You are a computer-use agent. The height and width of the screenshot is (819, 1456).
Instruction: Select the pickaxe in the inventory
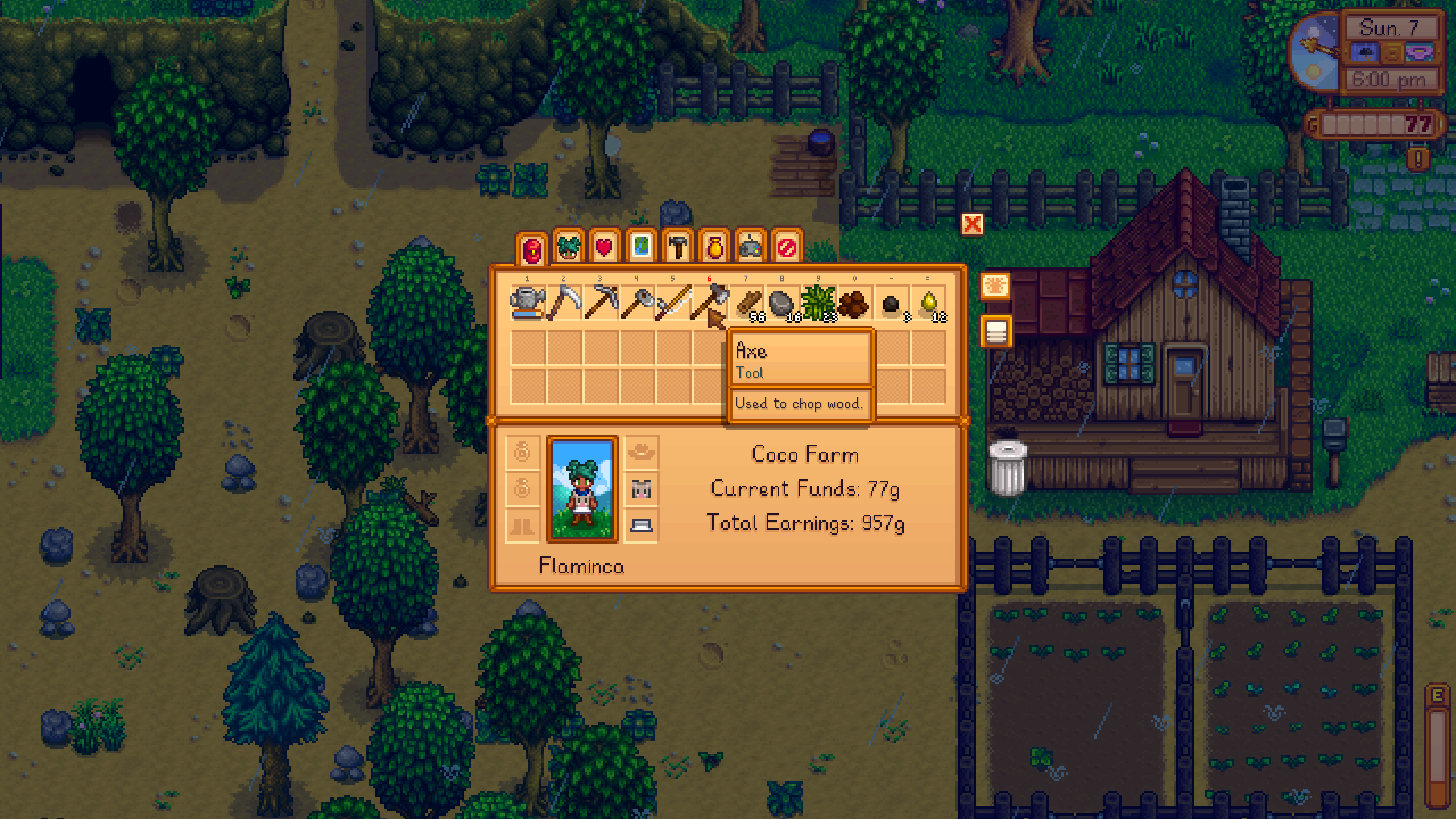click(x=601, y=303)
